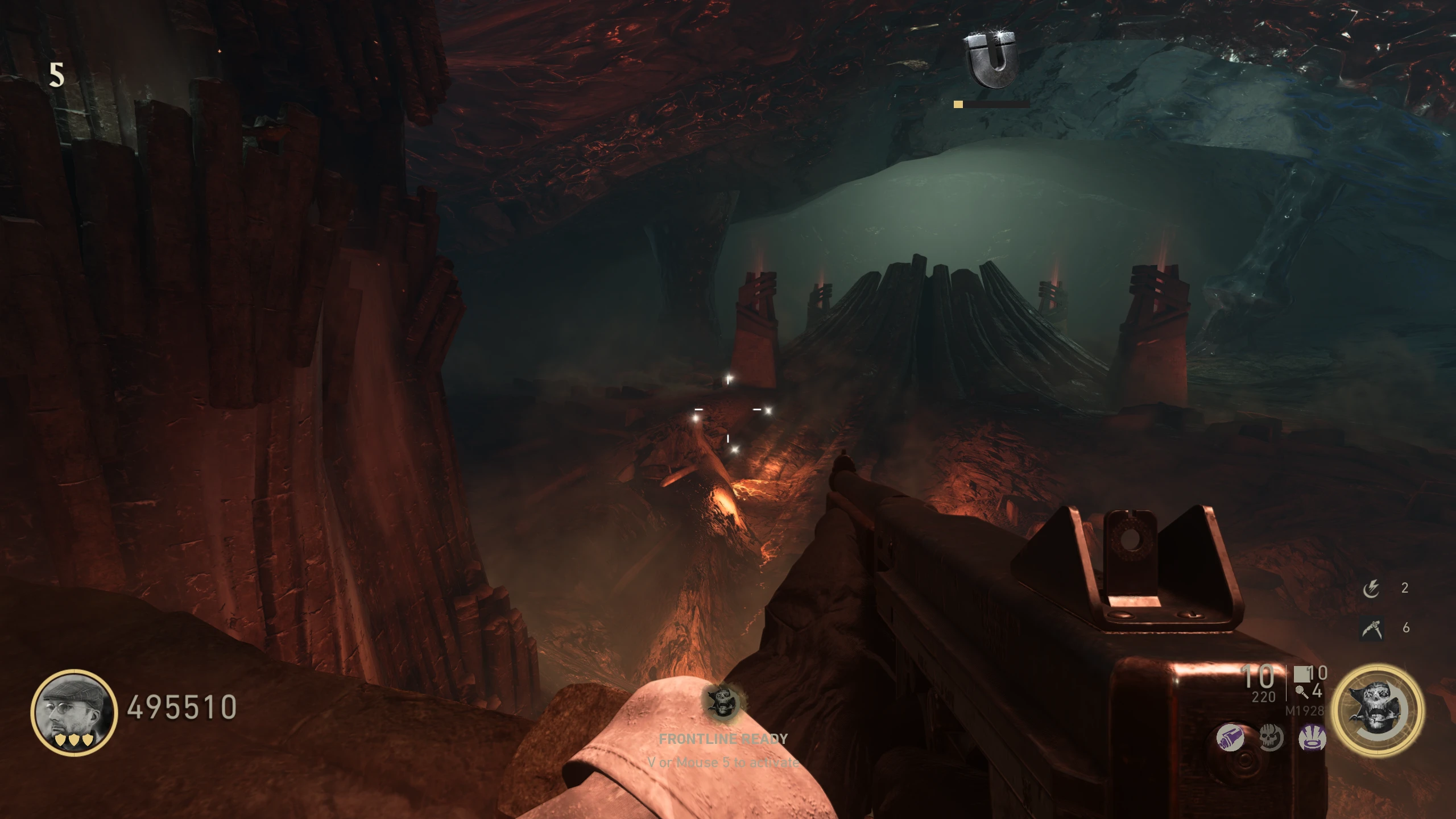Click the small Frontline Ready skull icon
Viewport: 1456px width, 819px height.
[x=723, y=702]
